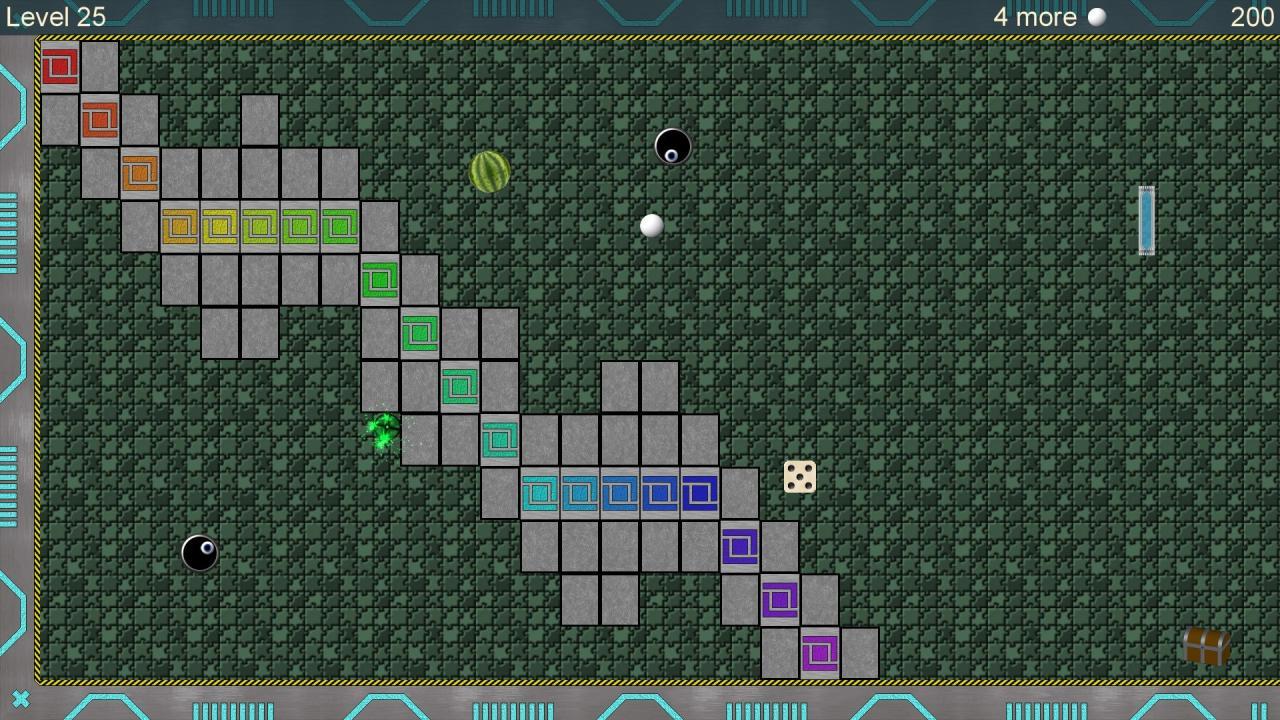This screenshot has width=1280, height=720.
Task: Click the black hole near the top center
Action: point(672,147)
